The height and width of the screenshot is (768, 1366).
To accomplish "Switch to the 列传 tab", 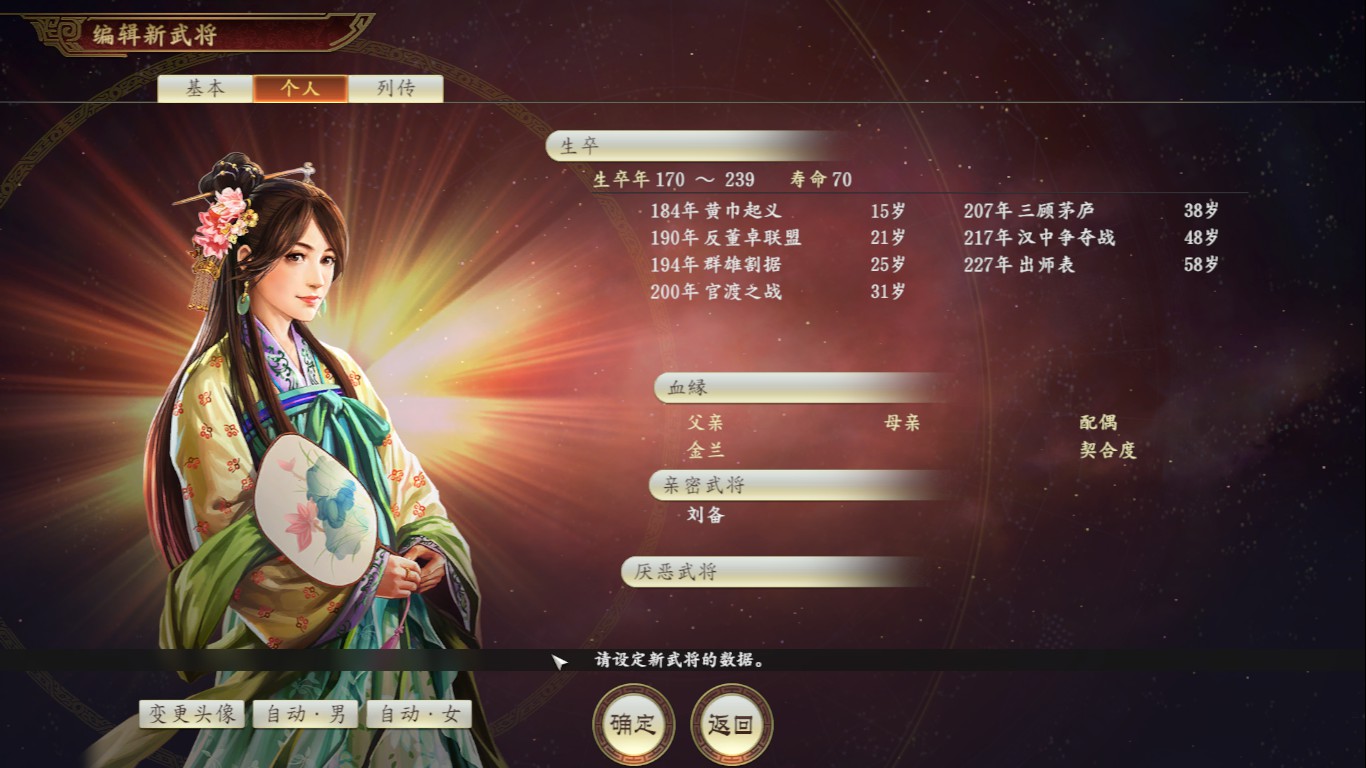I will pyautogui.click(x=395, y=88).
